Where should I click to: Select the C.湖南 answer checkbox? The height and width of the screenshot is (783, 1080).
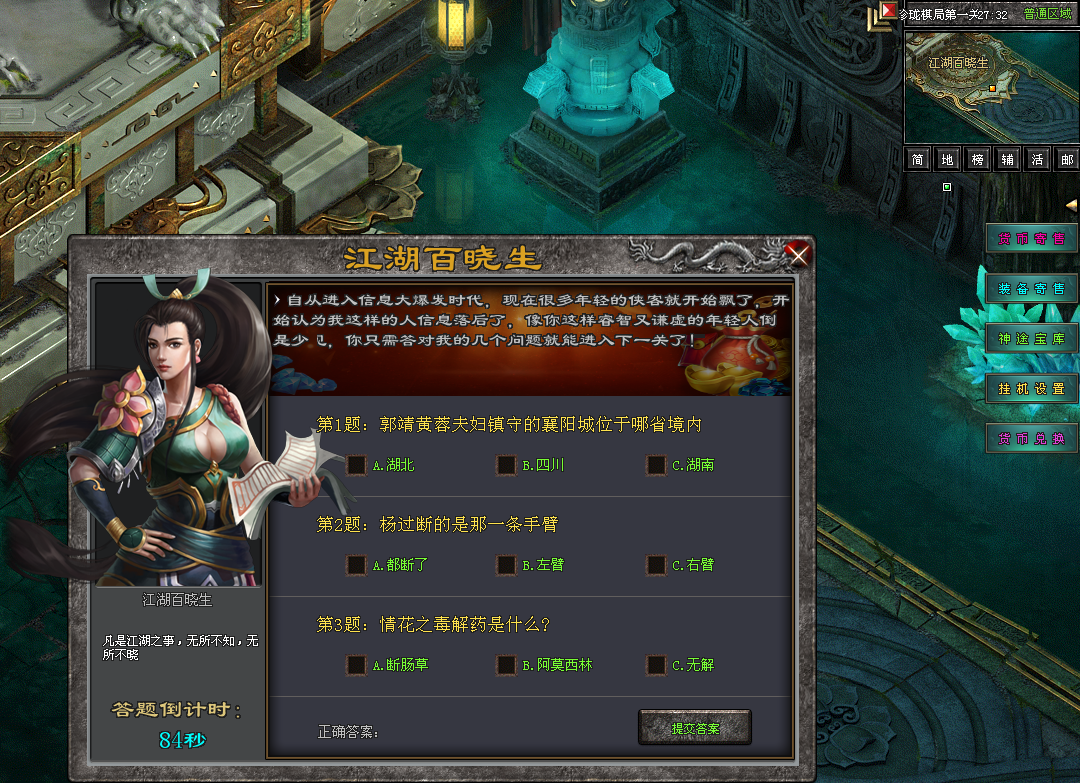tap(656, 465)
